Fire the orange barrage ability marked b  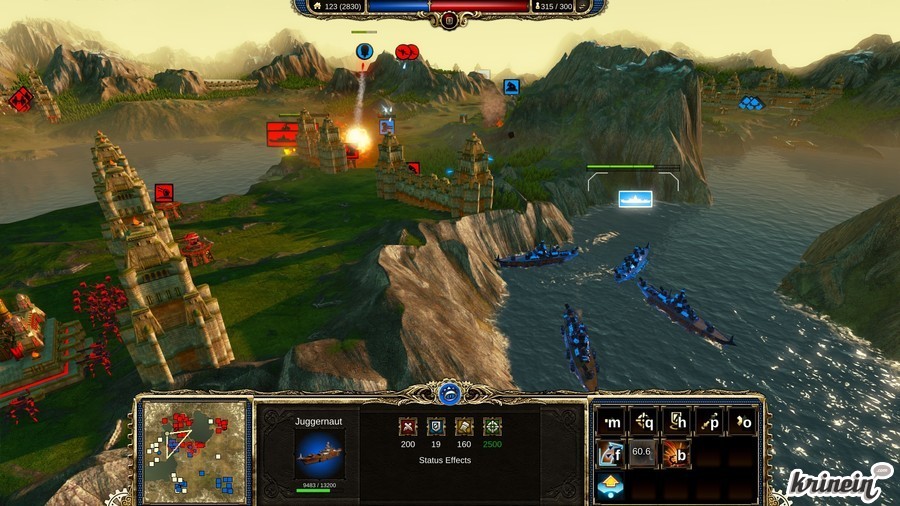(677, 453)
